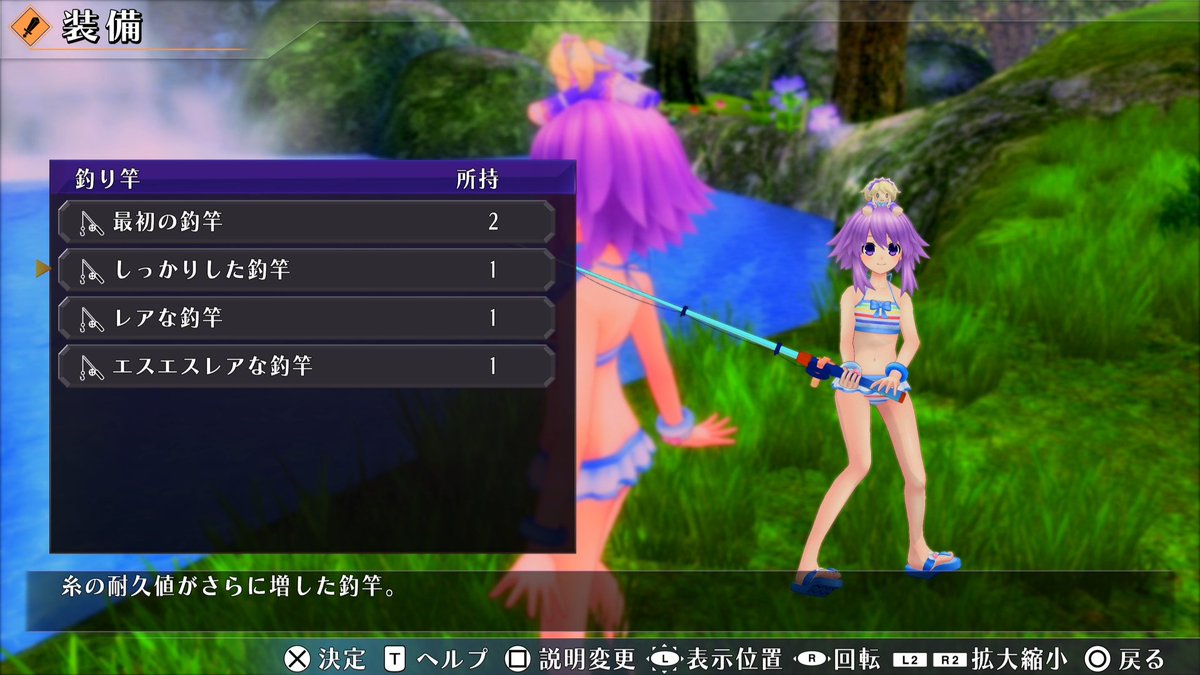Choose the しっかりした釣竿 entry
Viewport: 1200px width, 675px height.
tap(306, 270)
